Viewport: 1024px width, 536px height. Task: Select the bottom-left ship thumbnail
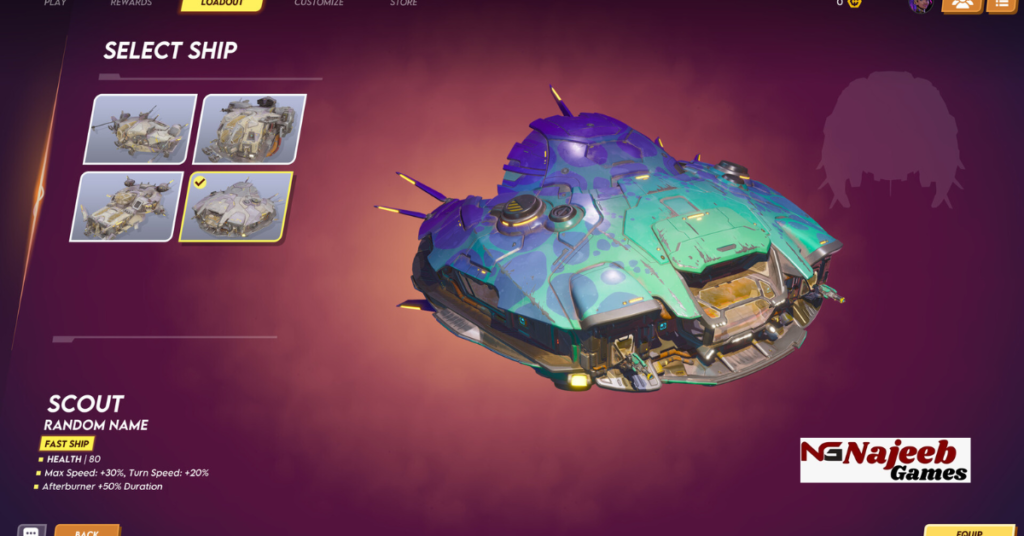tap(125, 206)
